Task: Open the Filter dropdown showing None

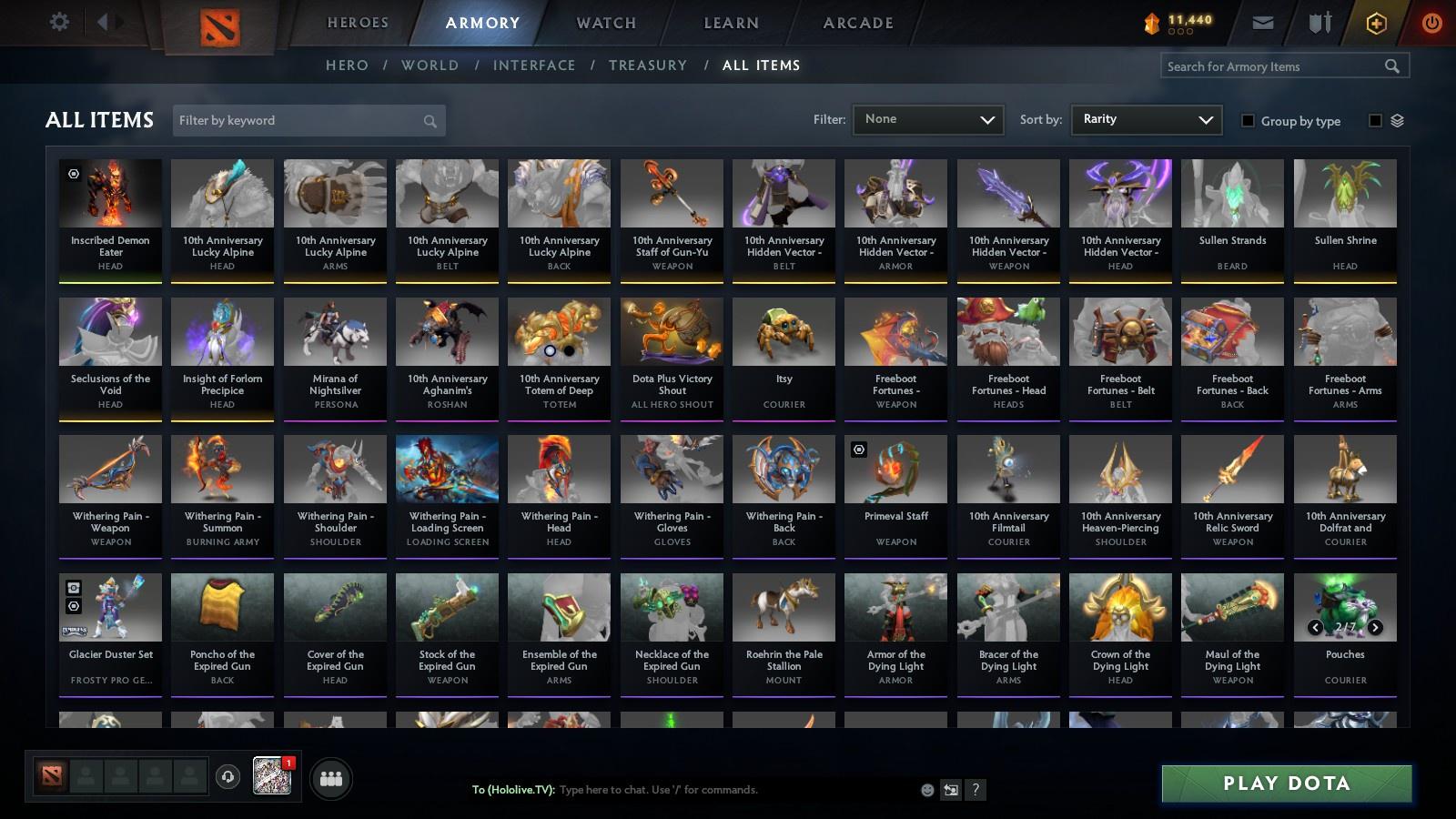Action: 927,119
